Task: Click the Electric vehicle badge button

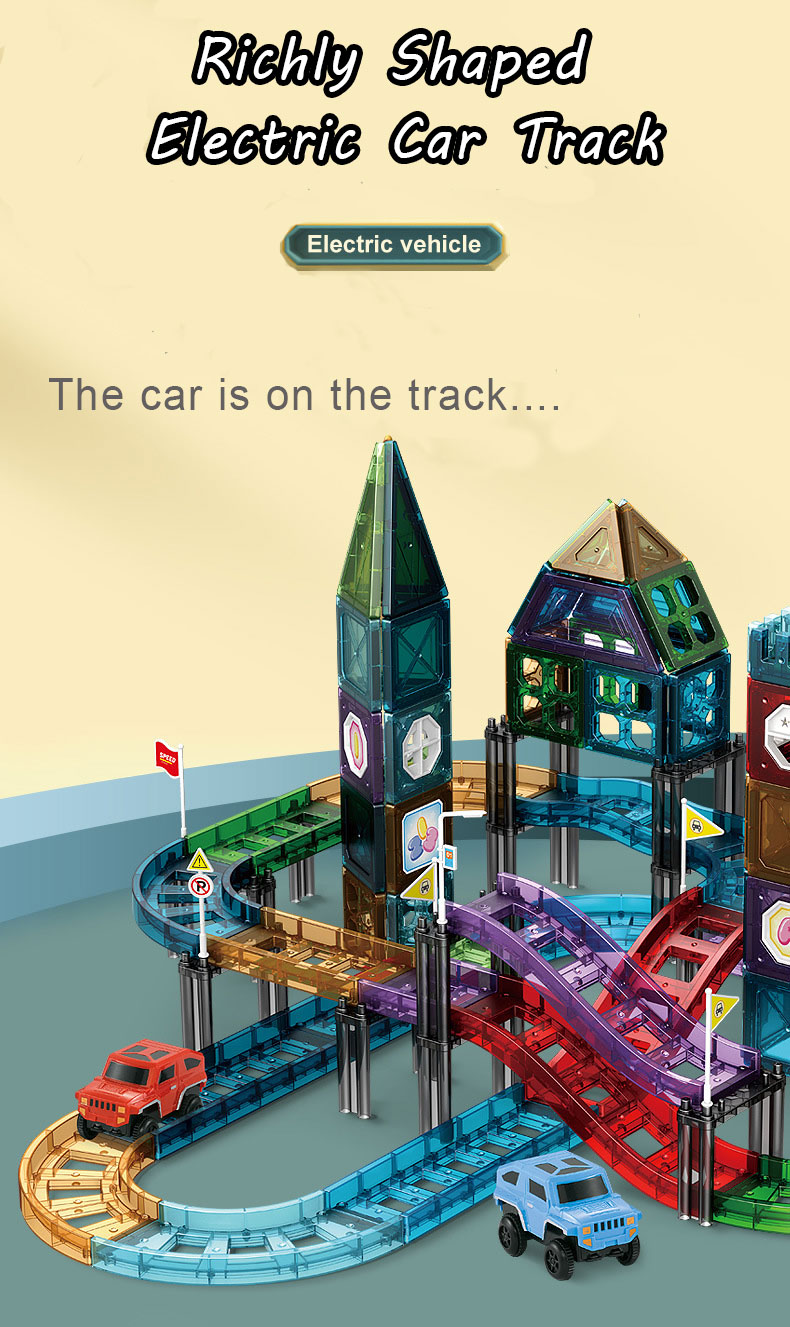Action: click(x=394, y=245)
